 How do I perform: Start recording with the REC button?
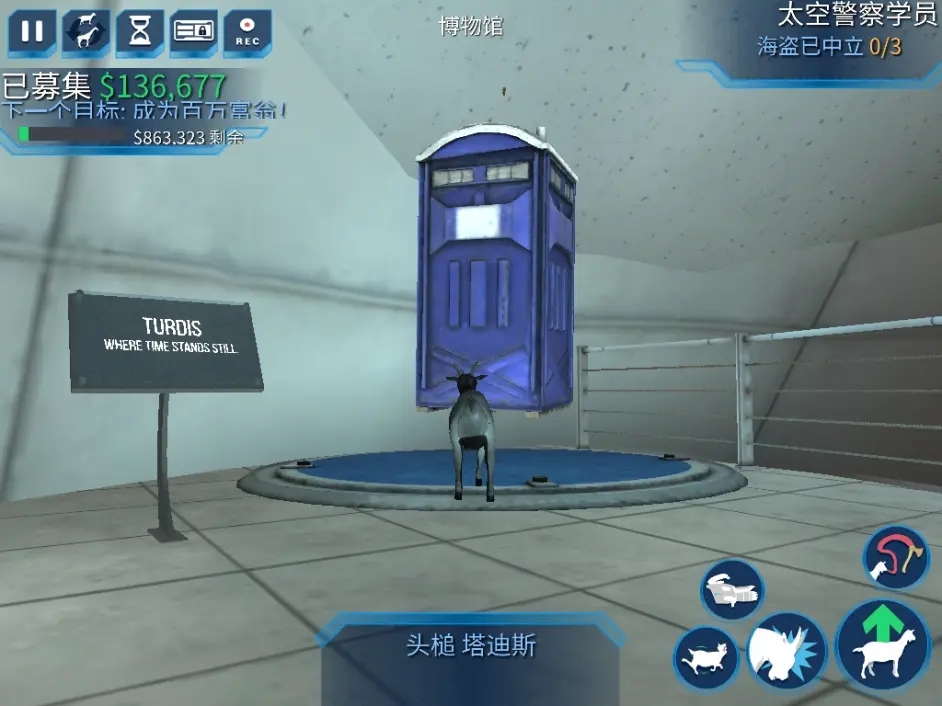click(247, 31)
